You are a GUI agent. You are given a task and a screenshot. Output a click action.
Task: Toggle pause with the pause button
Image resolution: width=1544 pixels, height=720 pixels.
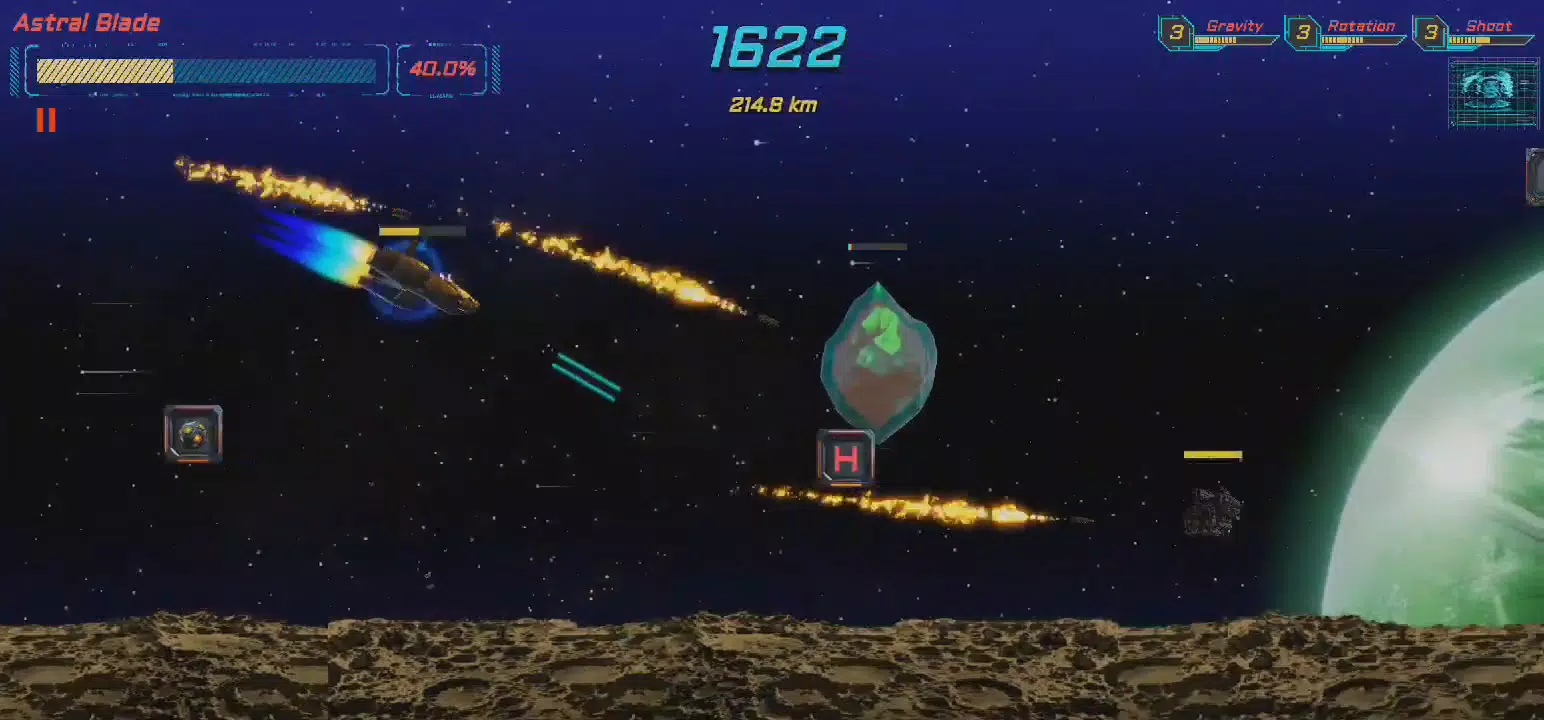click(x=45, y=121)
